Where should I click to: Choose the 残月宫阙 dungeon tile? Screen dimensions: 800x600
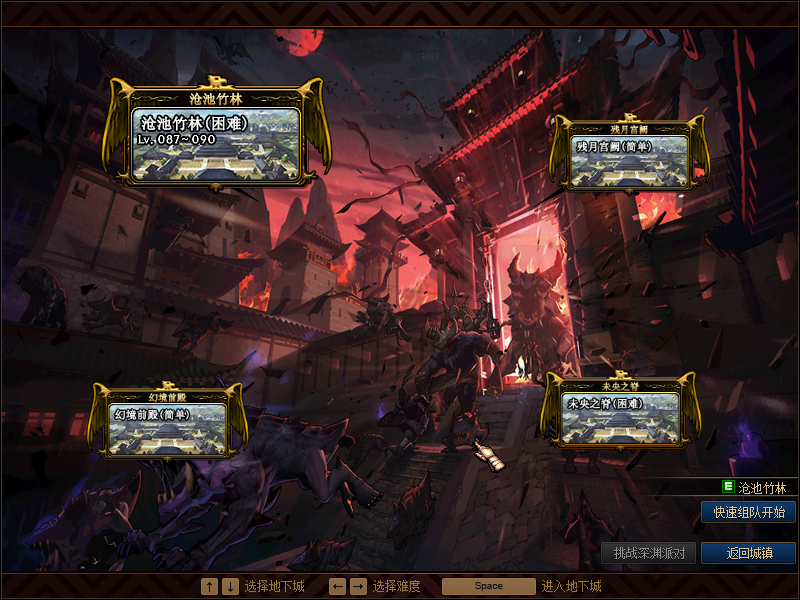[x=630, y=160]
